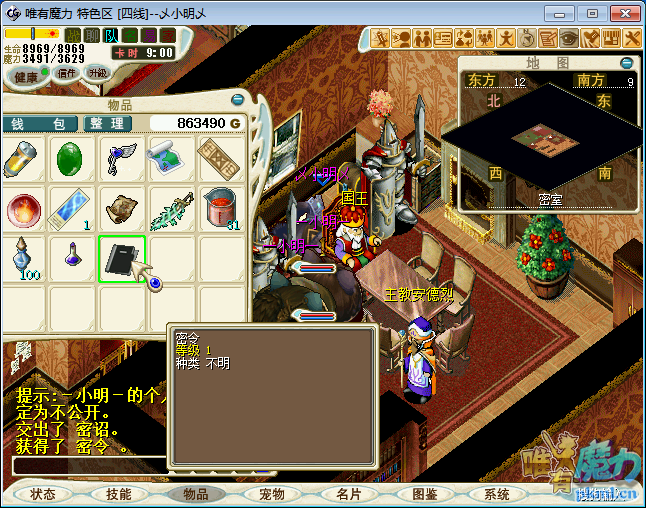This screenshot has width=646, height=508.
Task: Select the folded map item slot
Action: click(x=170, y=160)
